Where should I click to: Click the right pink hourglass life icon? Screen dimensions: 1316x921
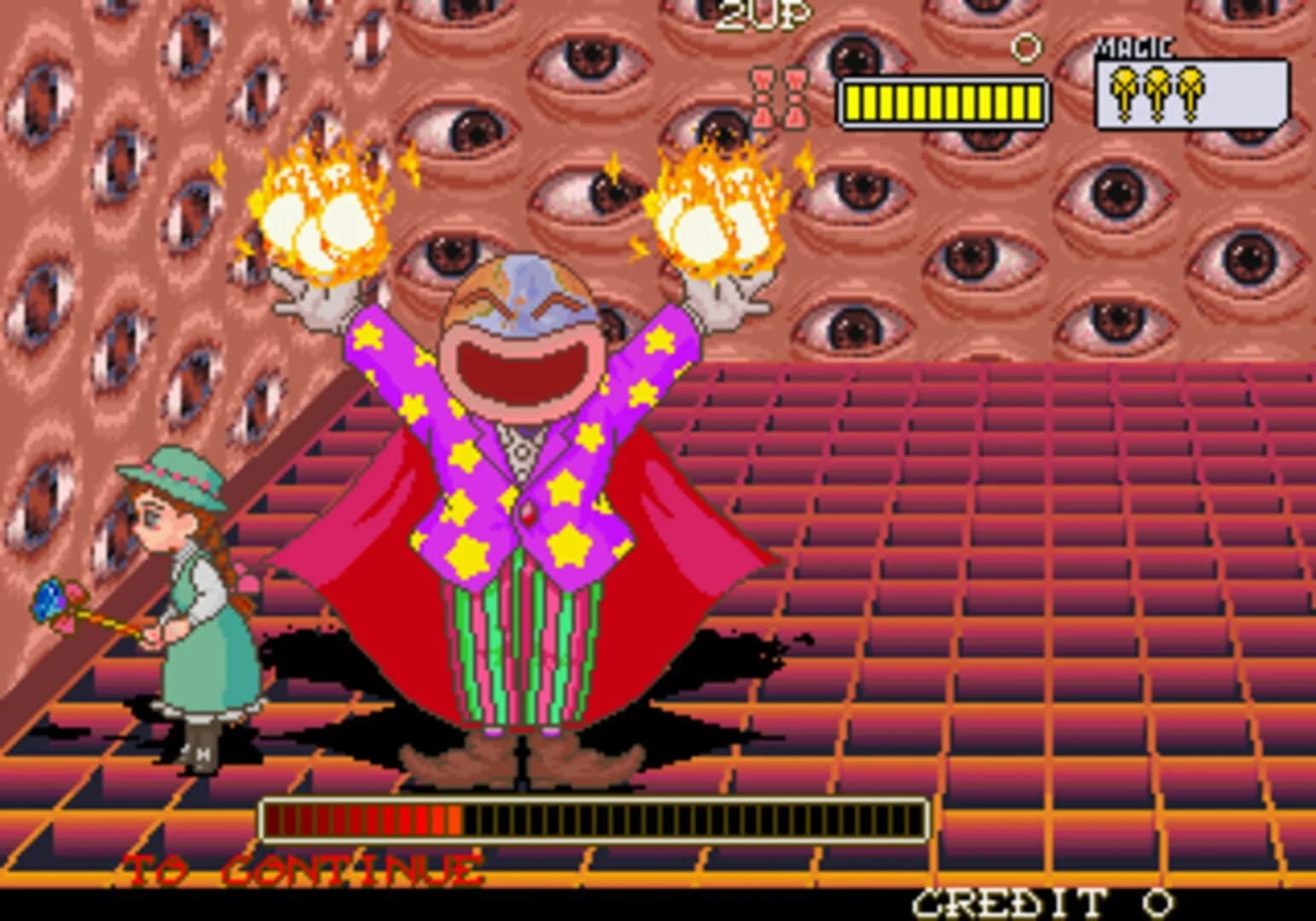pos(795,98)
